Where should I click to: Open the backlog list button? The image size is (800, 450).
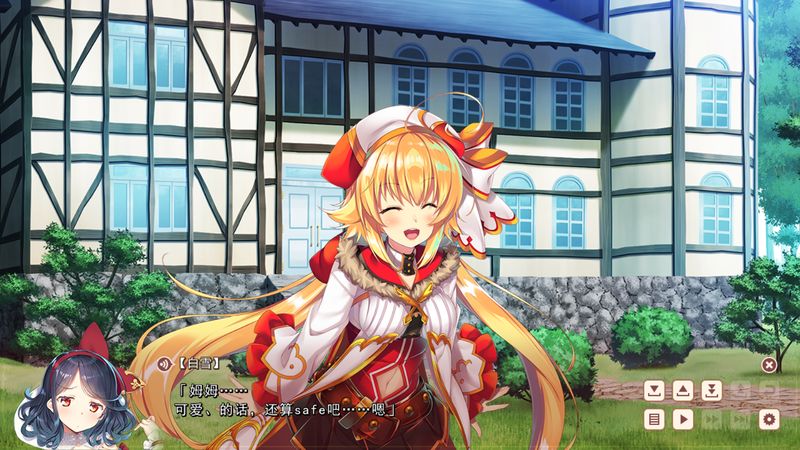pos(653,420)
